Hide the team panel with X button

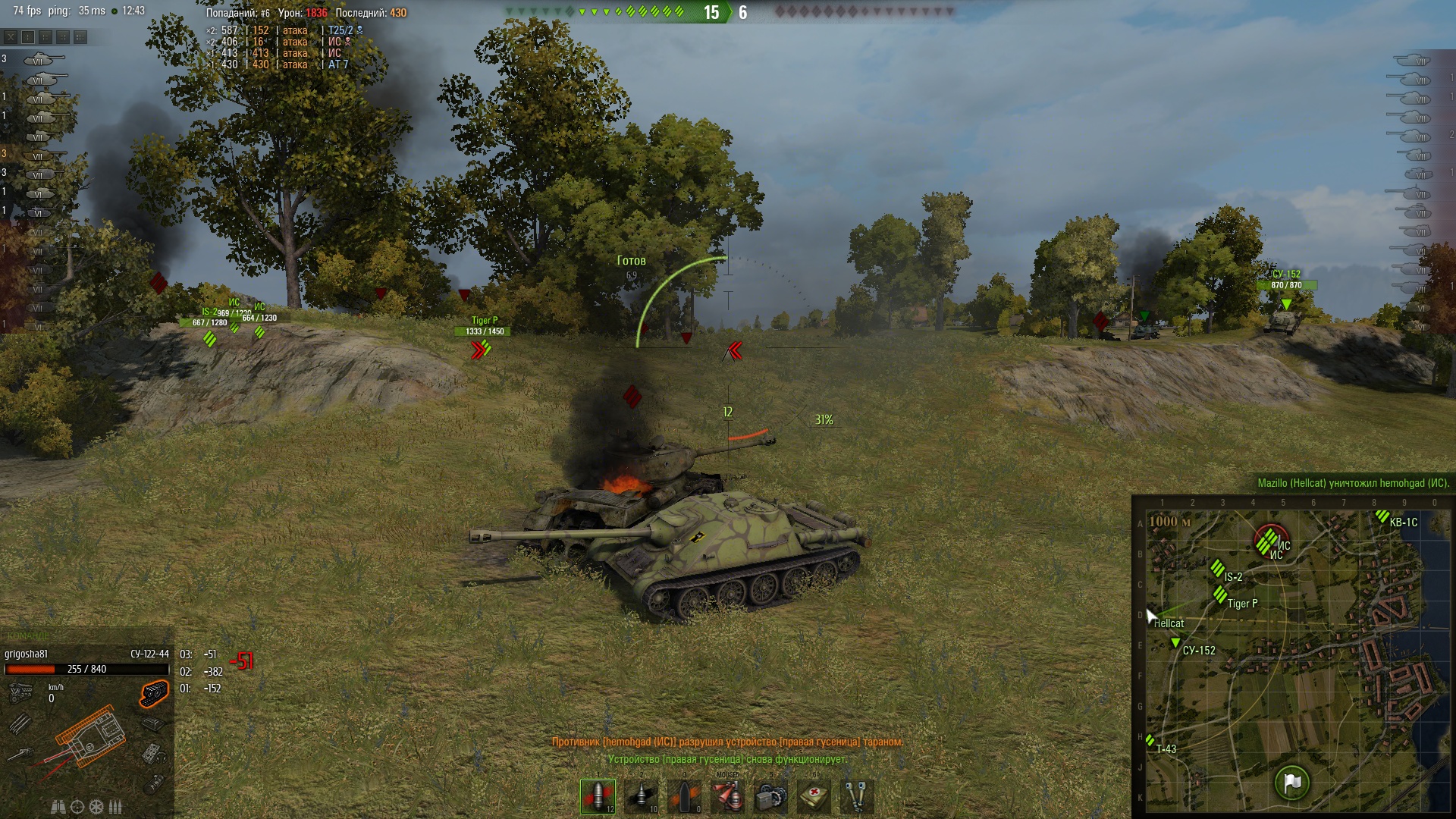pos(11,36)
